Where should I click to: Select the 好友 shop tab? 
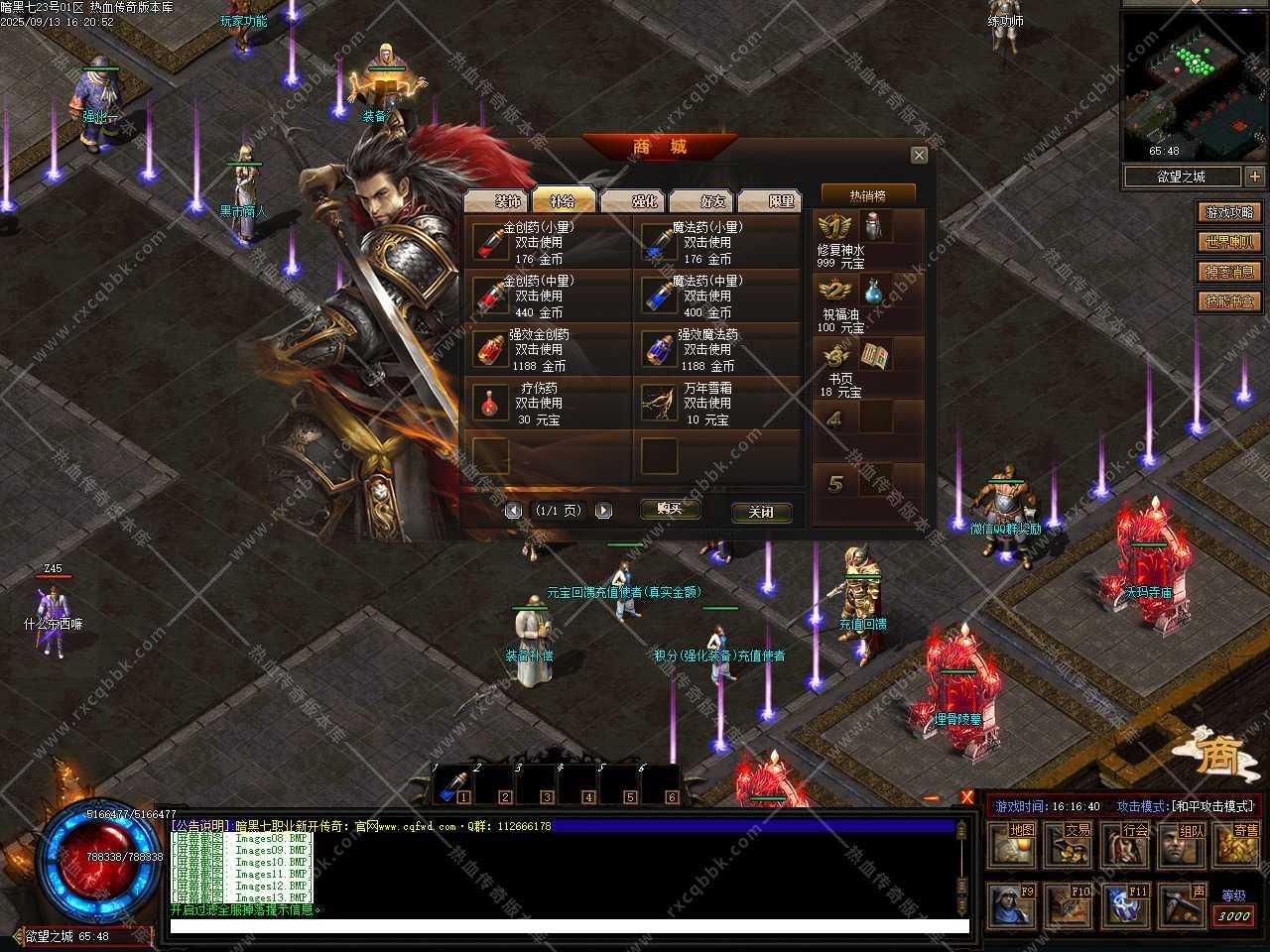pyautogui.click(x=703, y=200)
